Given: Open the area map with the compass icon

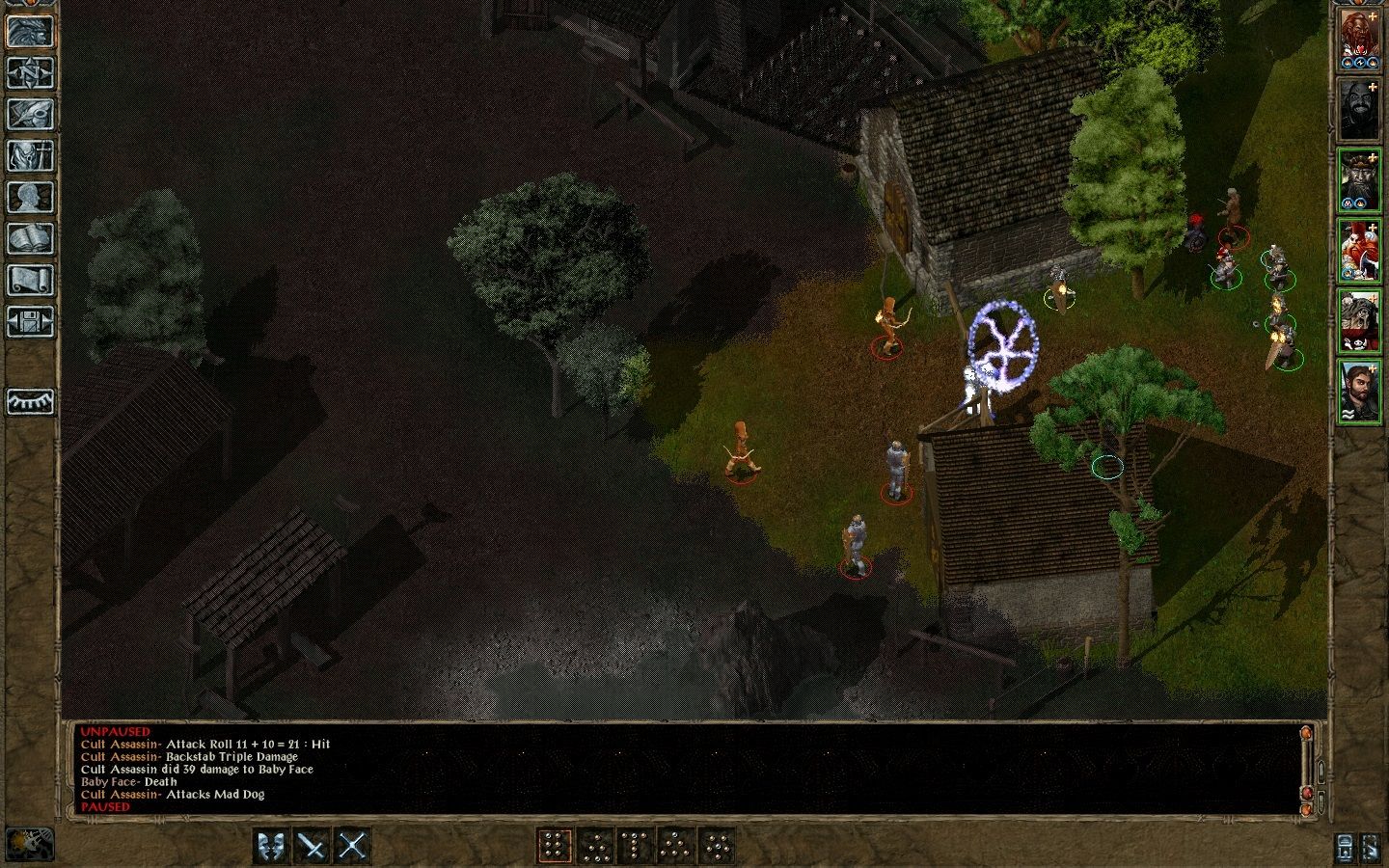Looking at the screenshot, I should [30, 72].
